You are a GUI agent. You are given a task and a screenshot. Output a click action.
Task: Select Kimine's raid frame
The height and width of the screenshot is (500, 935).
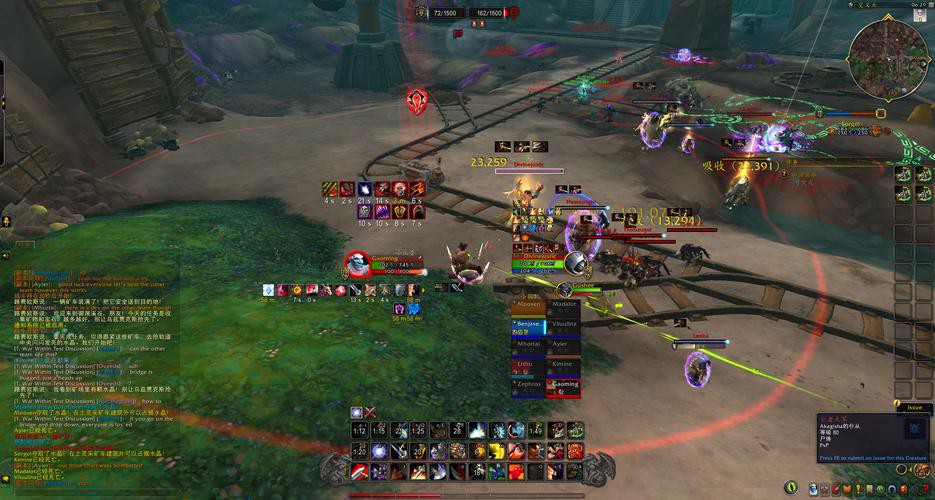click(x=563, y=364)
